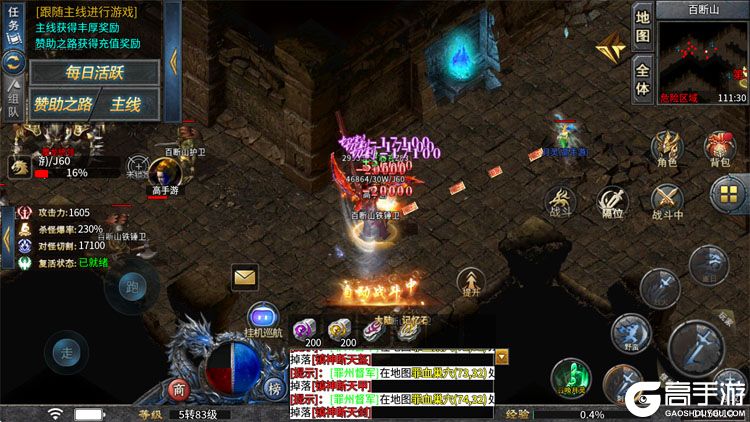Activate 挂机巡航 auto-patrol robot icon
Image resolution: width=750 pixels, height=422 pixels.
pyautogui.click(x=263, y=318)
